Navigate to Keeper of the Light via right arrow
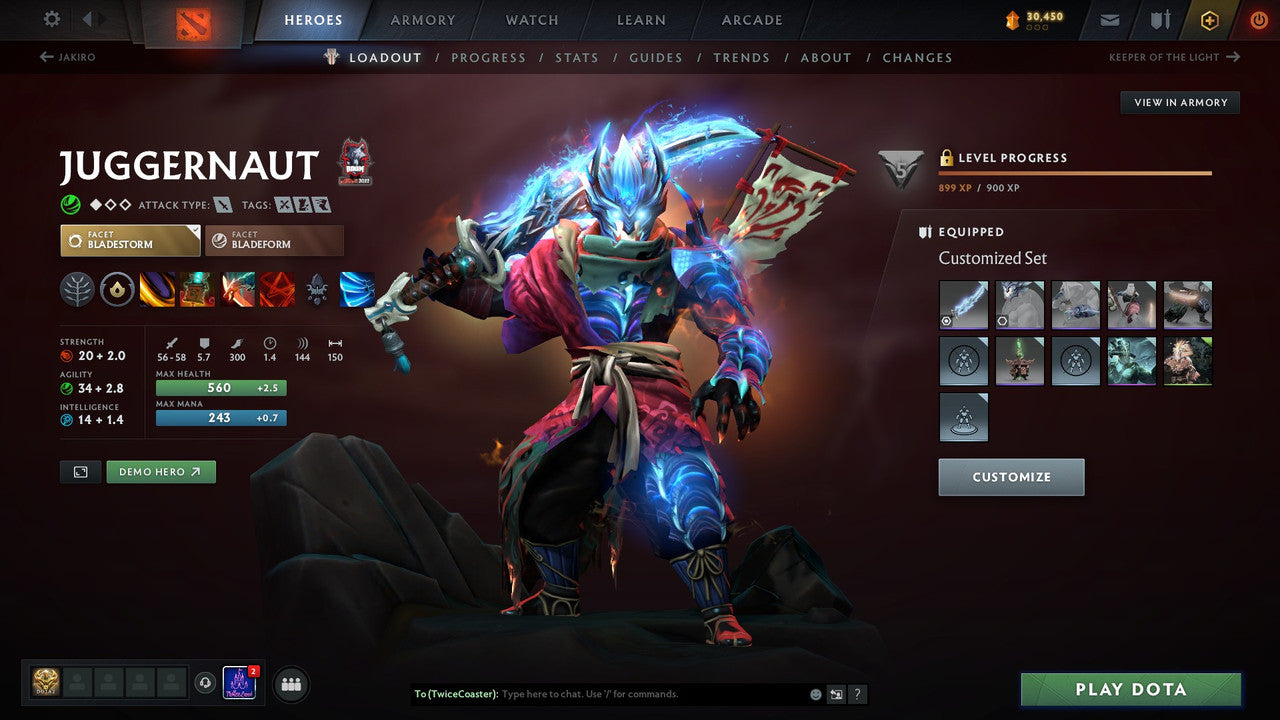The image size is (1280, 720). click(x=1234, y=57)
